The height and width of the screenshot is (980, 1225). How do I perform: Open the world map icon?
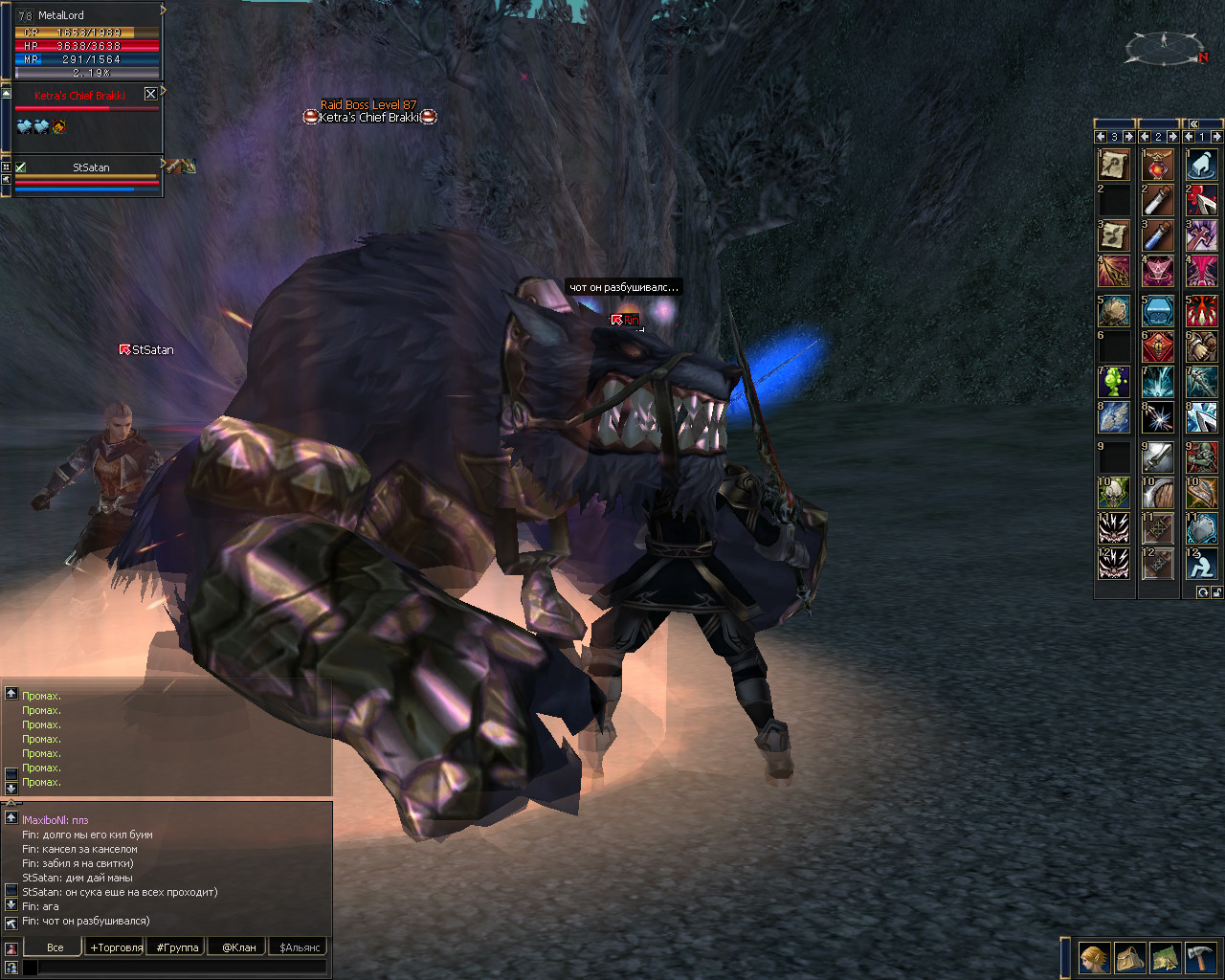1165,958
